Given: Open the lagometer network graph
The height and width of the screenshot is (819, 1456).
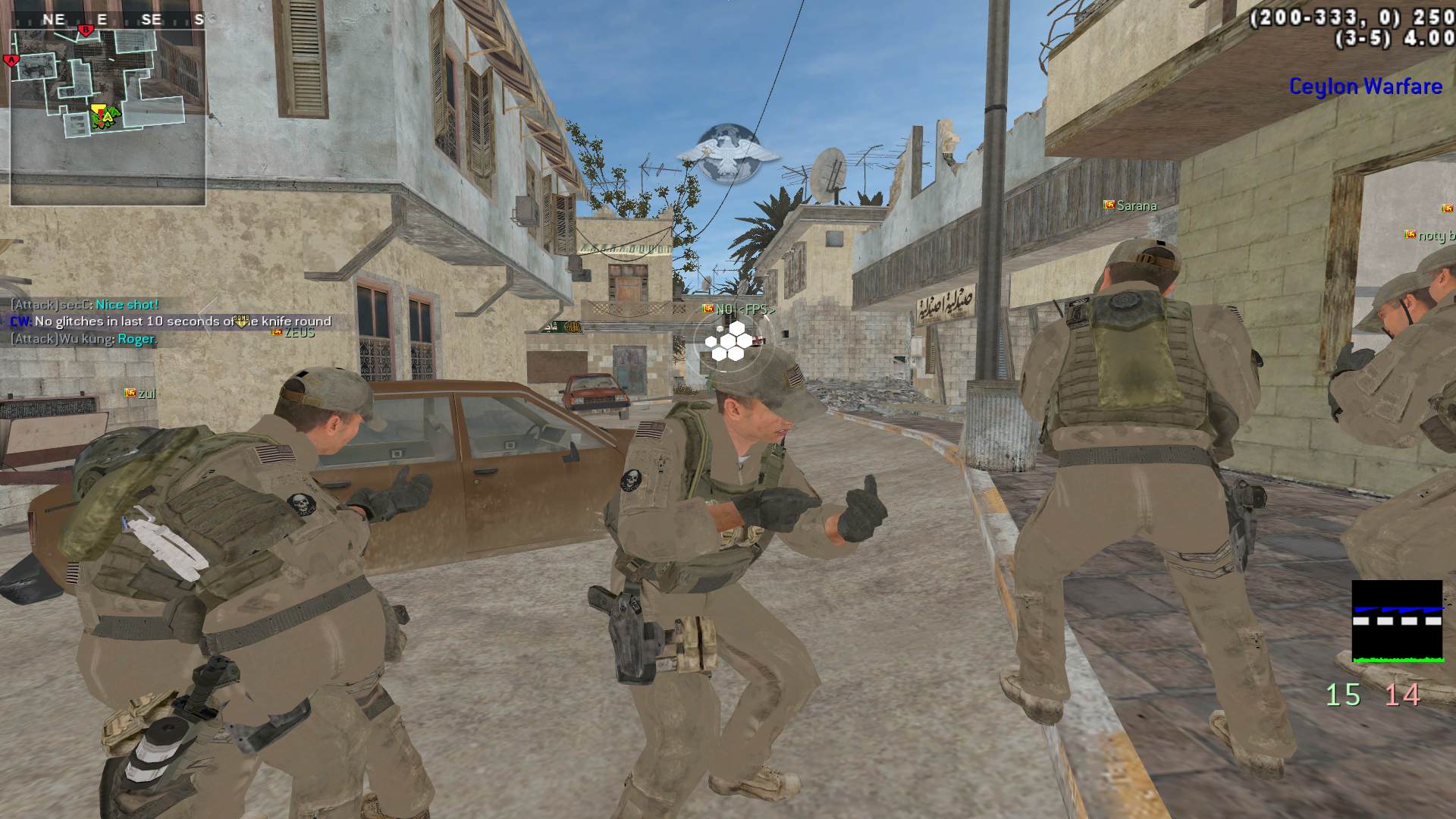Looking at the screenshot, I should click(x=1397, y=621).
